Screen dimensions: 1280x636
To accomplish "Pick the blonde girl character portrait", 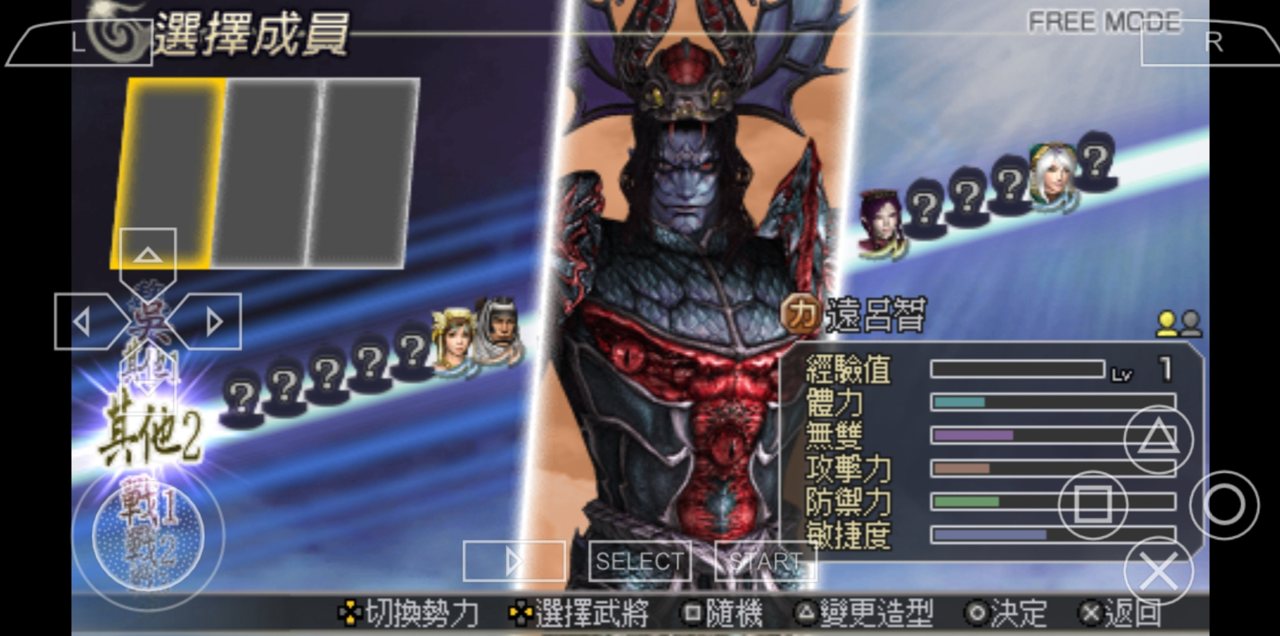I will point(453,338).
